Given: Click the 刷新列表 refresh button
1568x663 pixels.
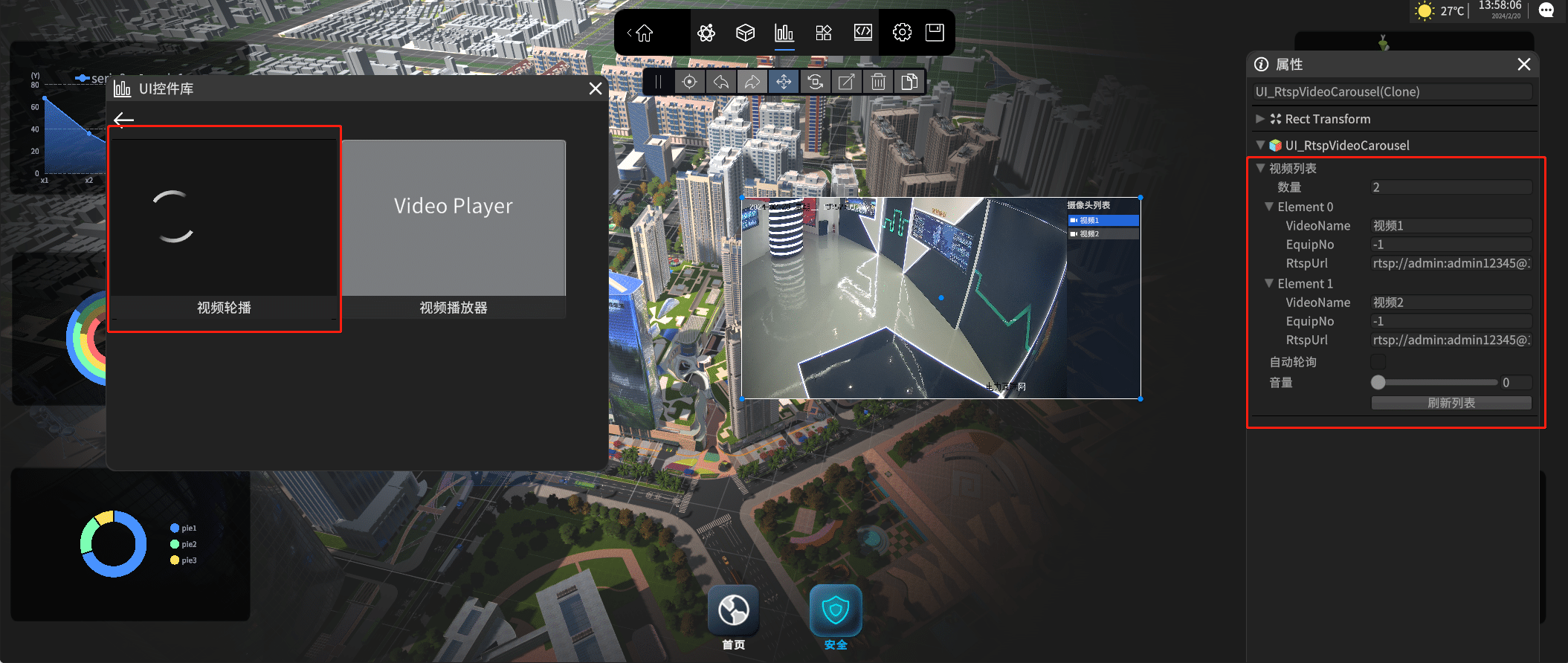Looking at the screenshot, I should 1451,403.
